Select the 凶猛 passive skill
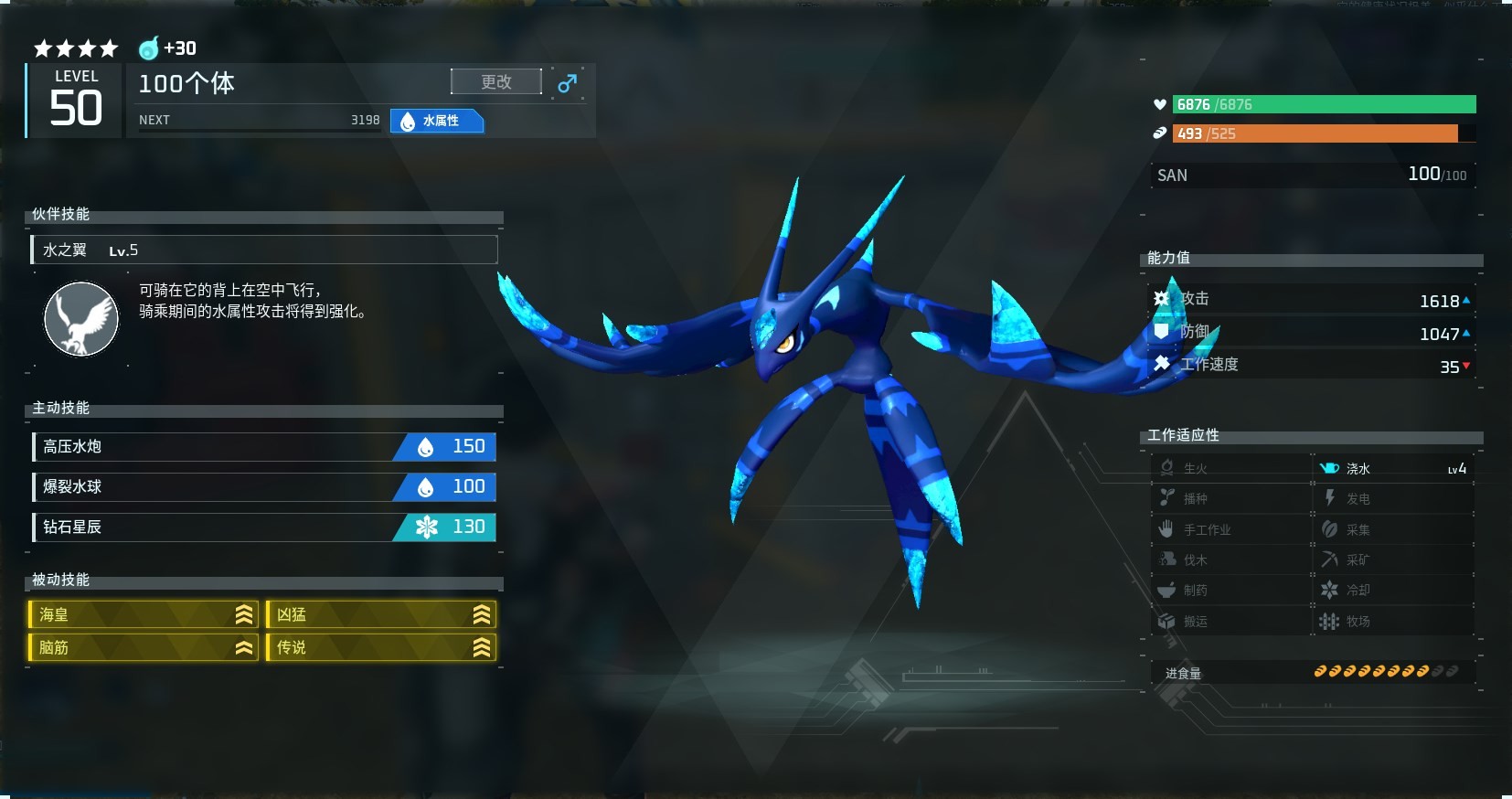Viewport: 1512px width, 799px height. [x=381, y=614]
